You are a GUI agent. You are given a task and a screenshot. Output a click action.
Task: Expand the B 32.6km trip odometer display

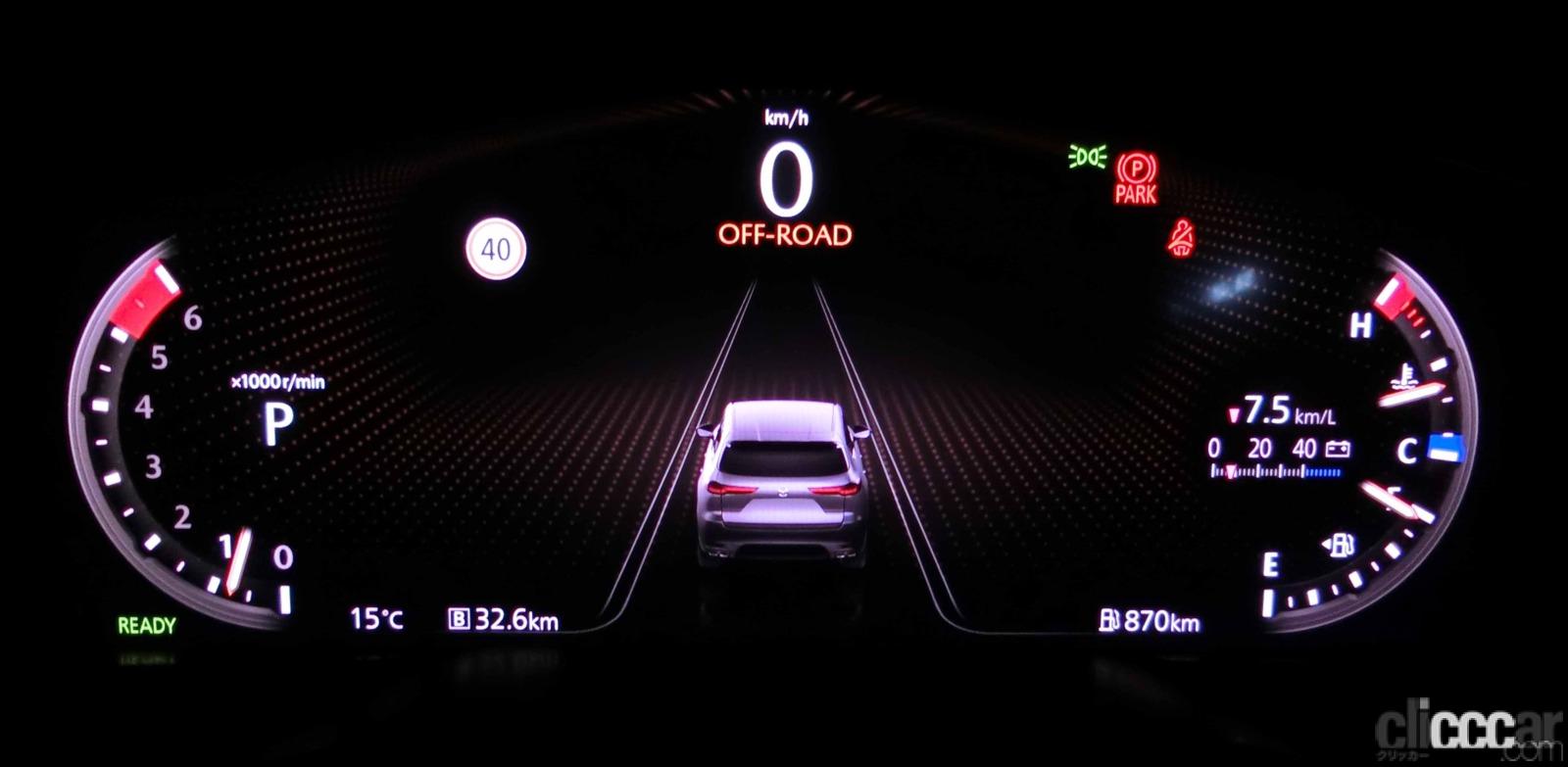tap(503, 619)
